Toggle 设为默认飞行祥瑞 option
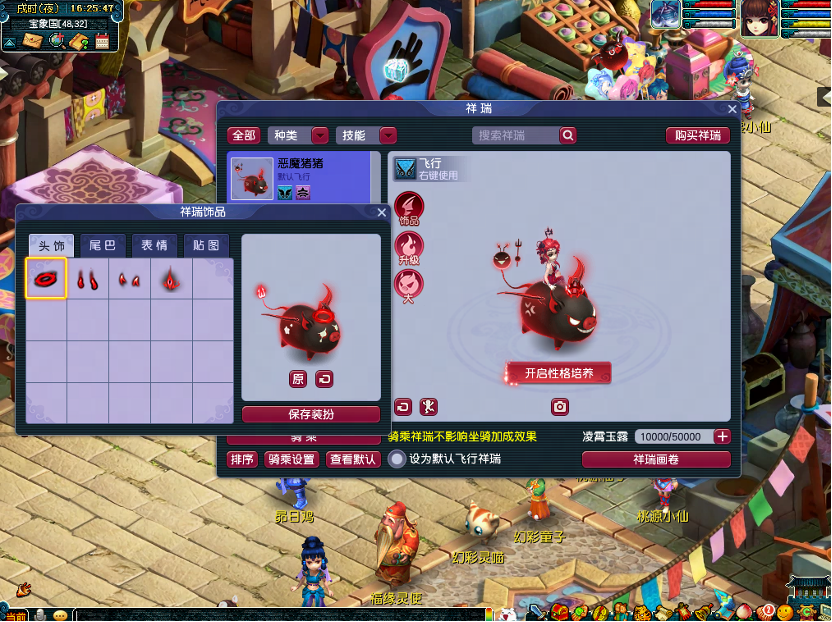Image resolution: width=832 pixels, height=622 pixels. coord(398,459)
